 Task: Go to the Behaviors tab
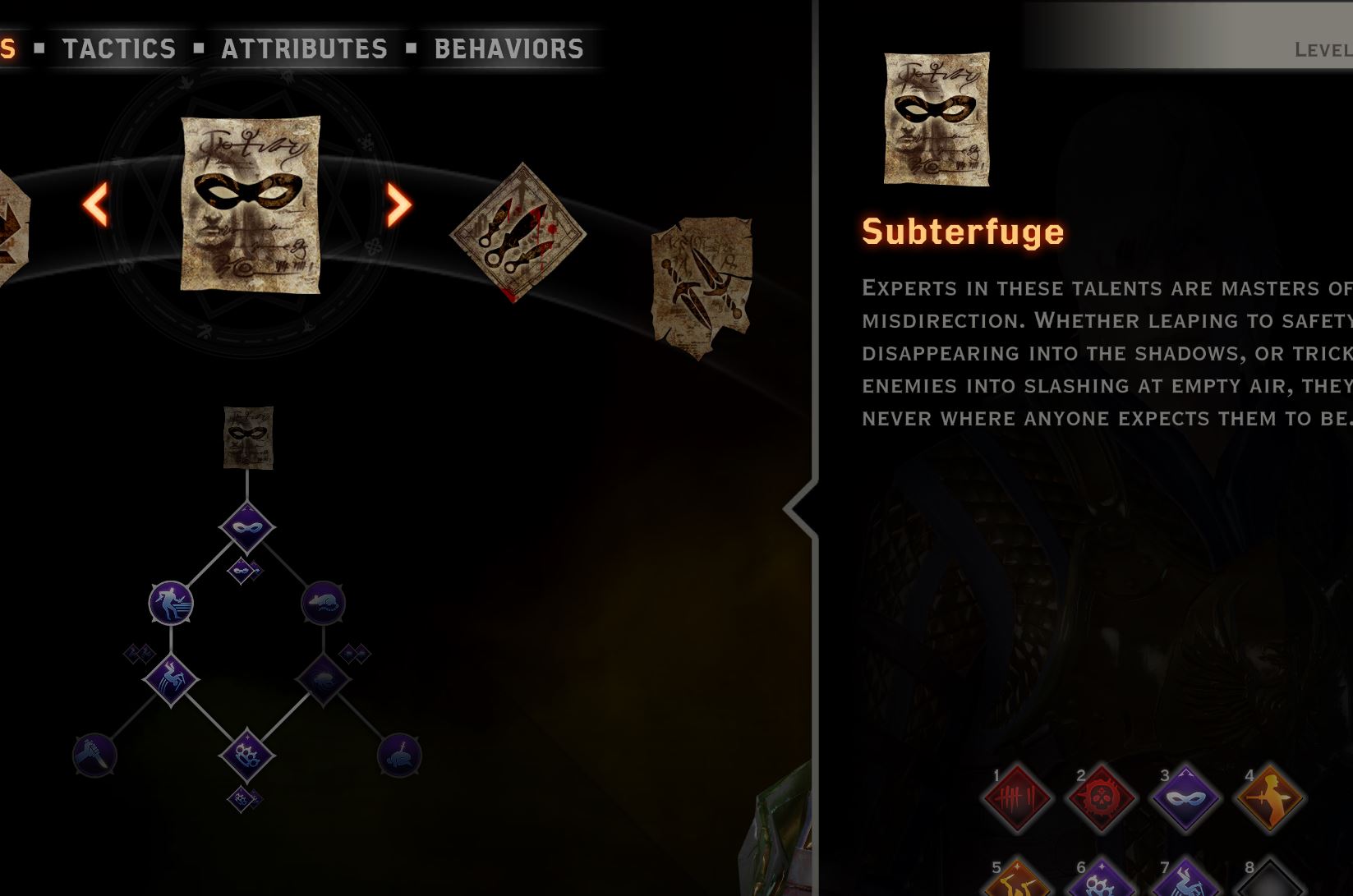click(x=509, y=49)
